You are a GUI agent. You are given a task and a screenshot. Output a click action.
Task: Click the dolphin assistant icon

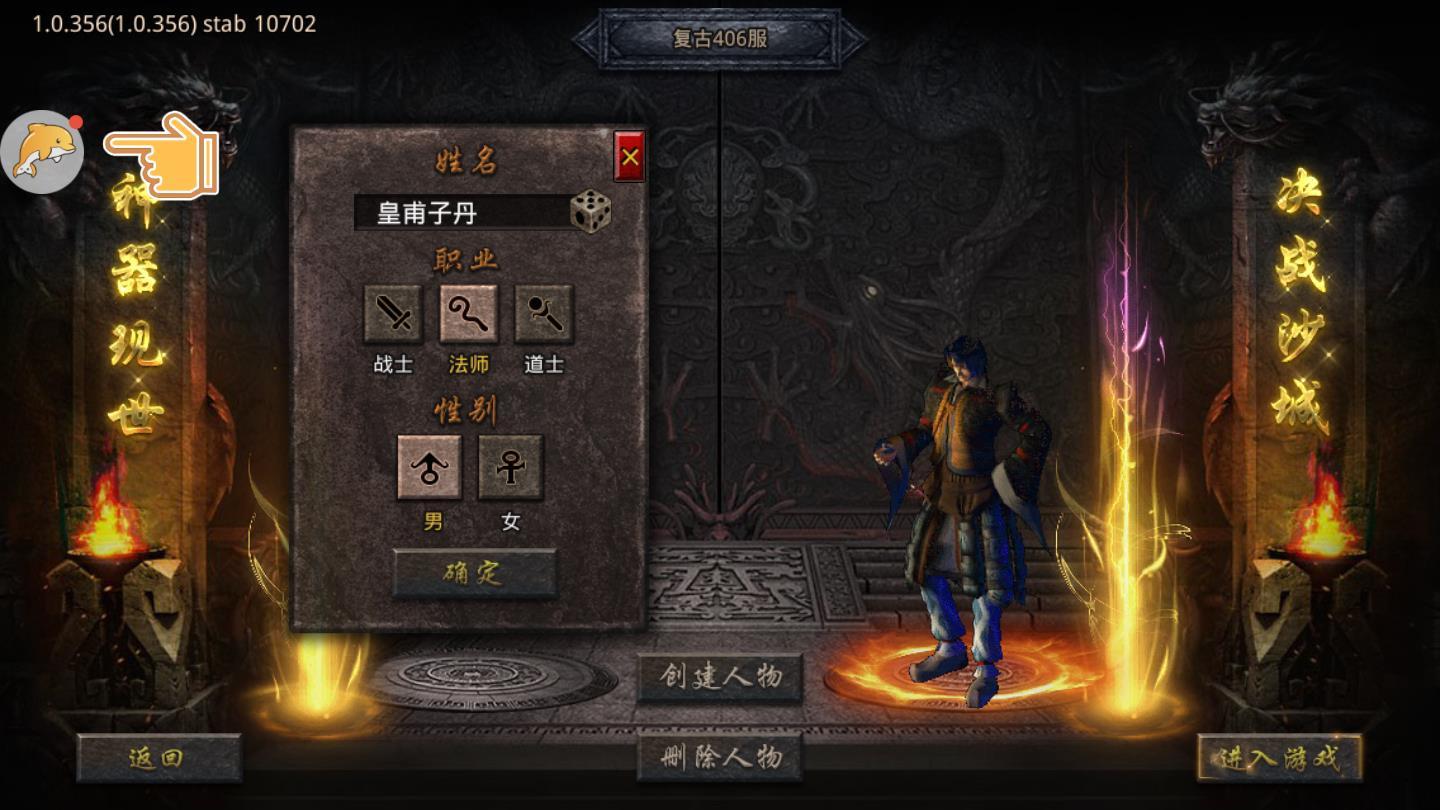pyautogui.click(x=42, y=151)
